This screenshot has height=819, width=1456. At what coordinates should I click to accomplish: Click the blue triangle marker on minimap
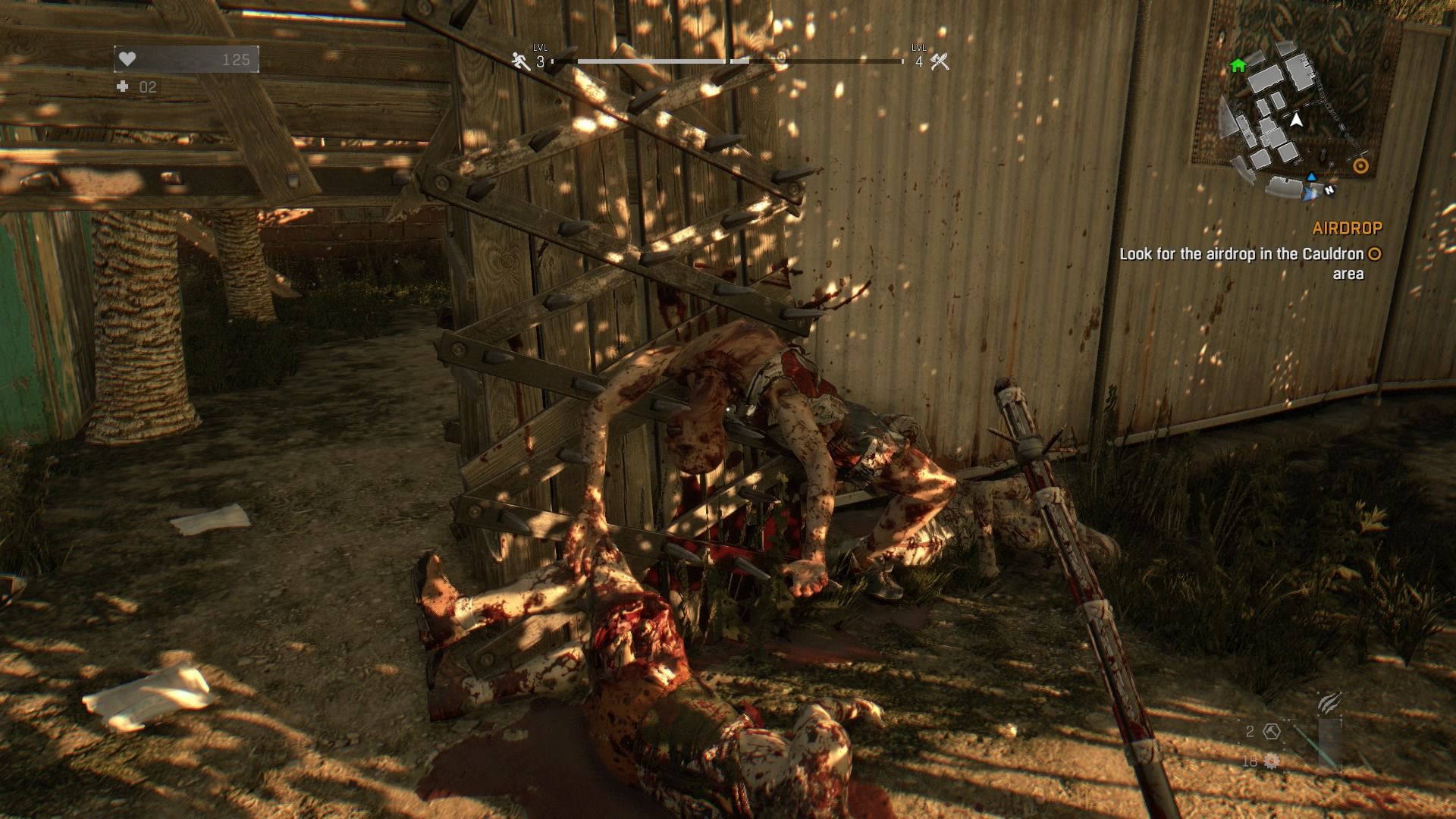(1311, 177)
